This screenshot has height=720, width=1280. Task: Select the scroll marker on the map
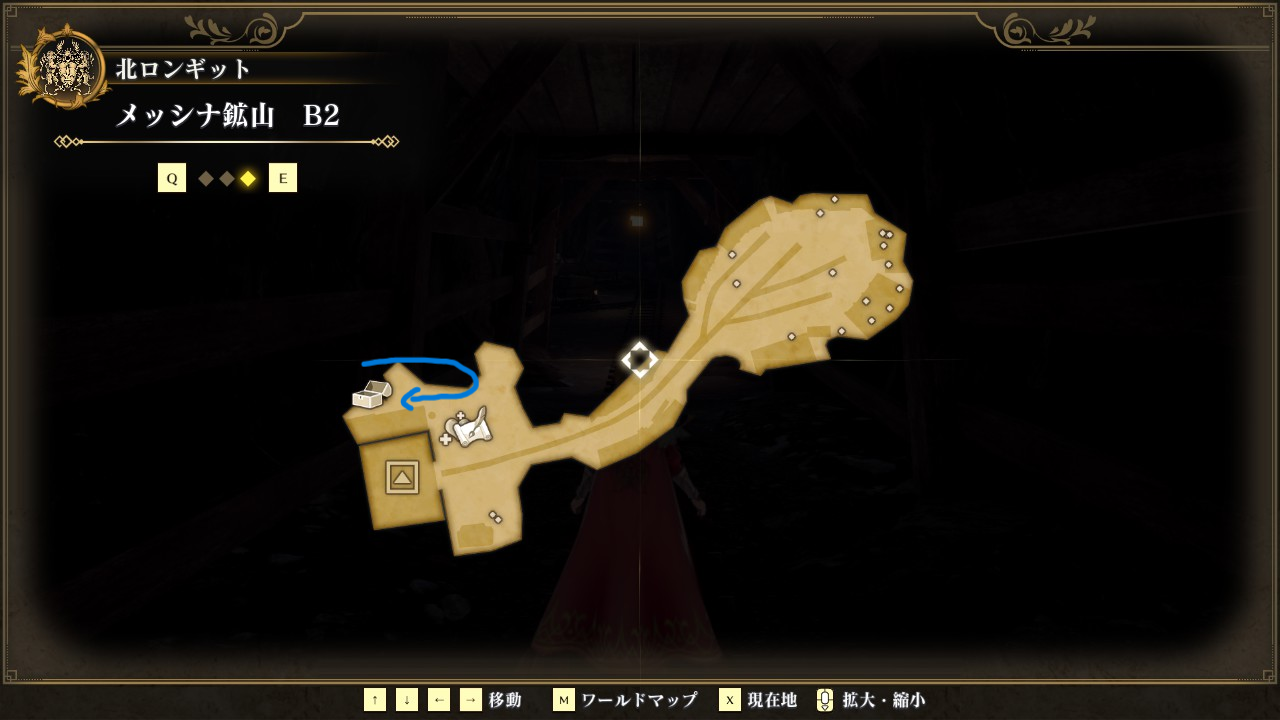pos(468,428)
